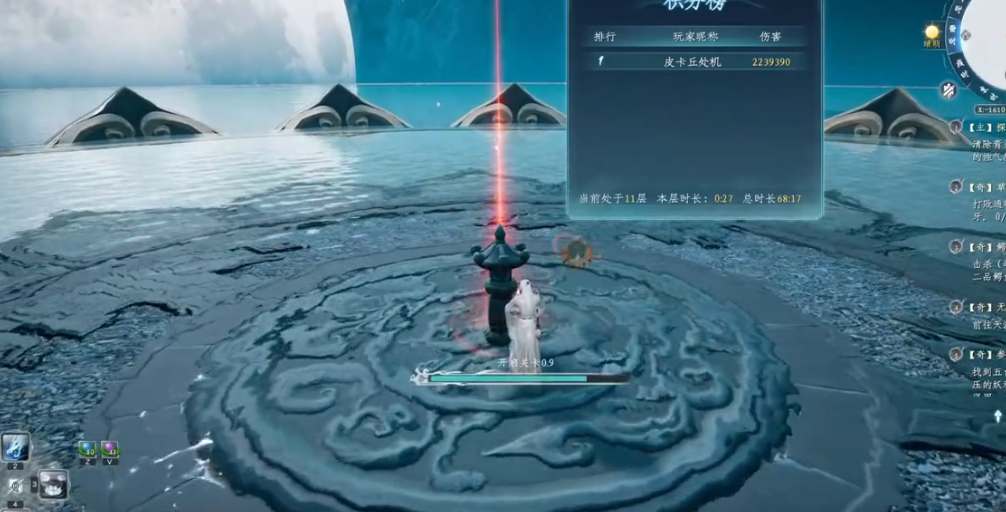Screen dimensions: 1006x512
Task: Use the white skull skill icon
Action: [x=53, y=484]
